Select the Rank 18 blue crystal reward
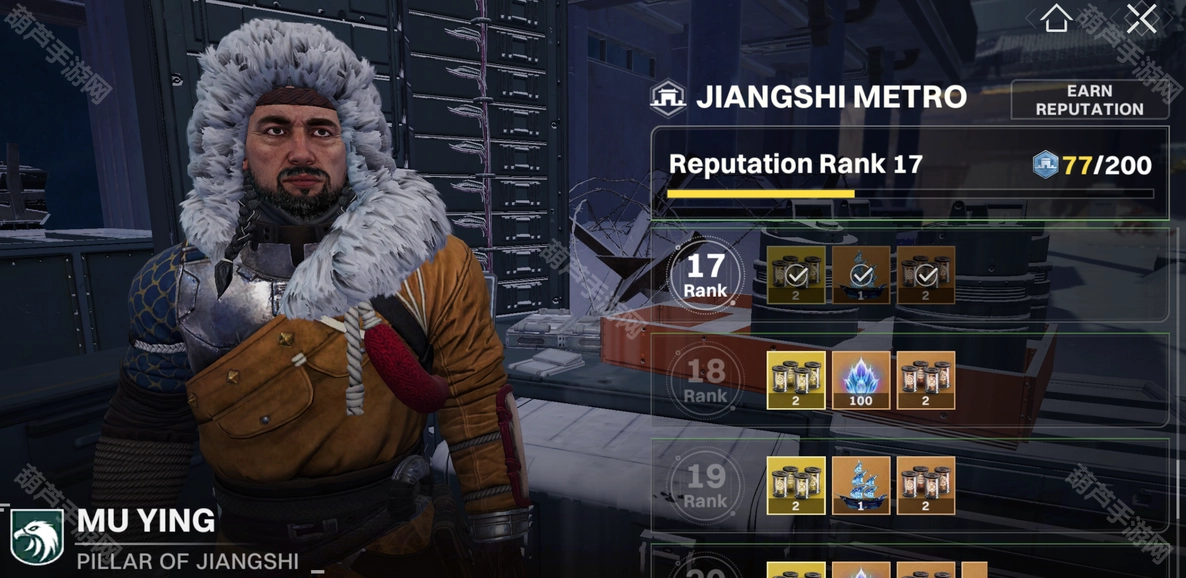Screen dimensions: 1186x578 click(x=861, y=380)
